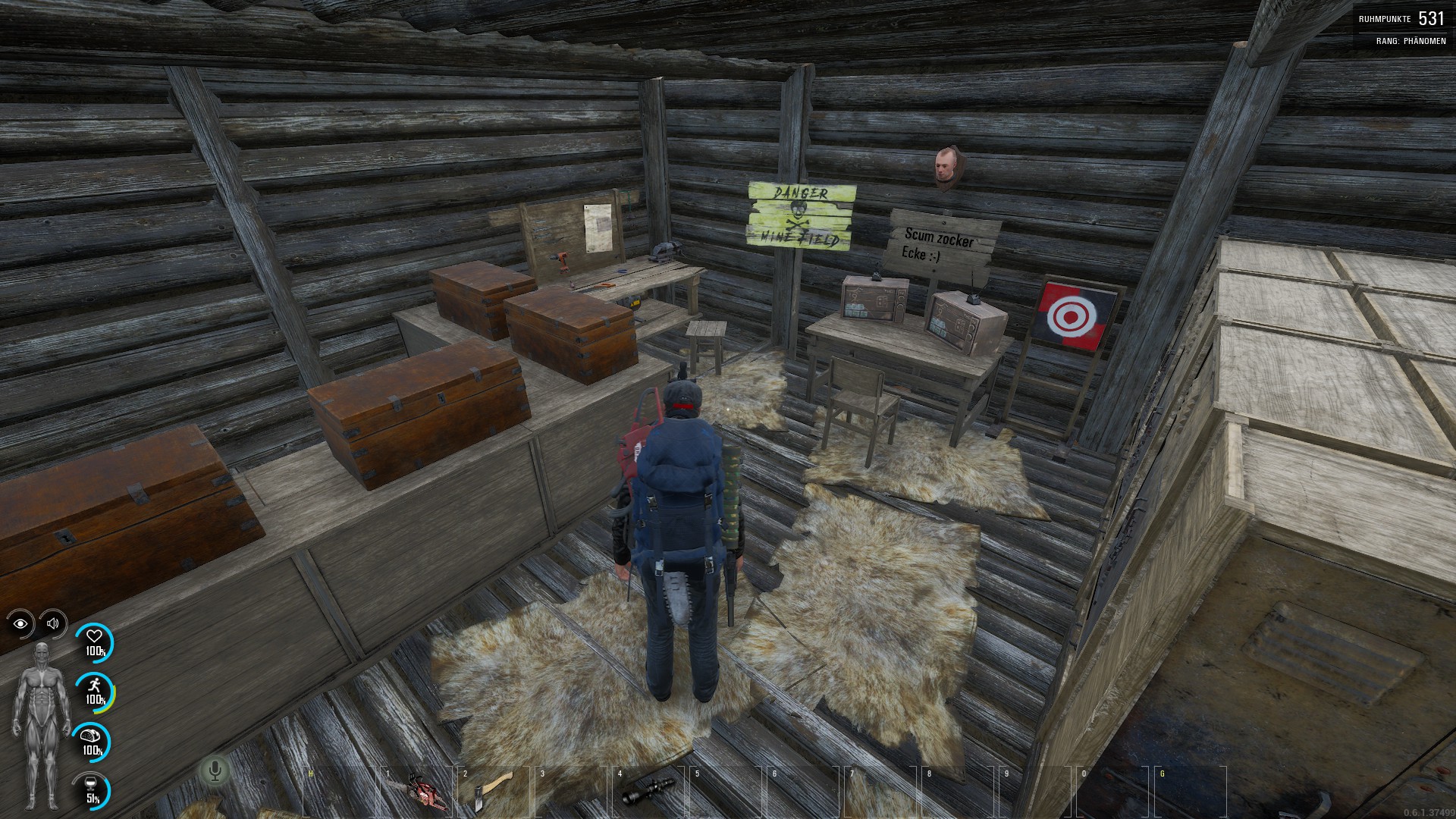
Task: Toggle the microphone voice chat icon
Action: 215,771
